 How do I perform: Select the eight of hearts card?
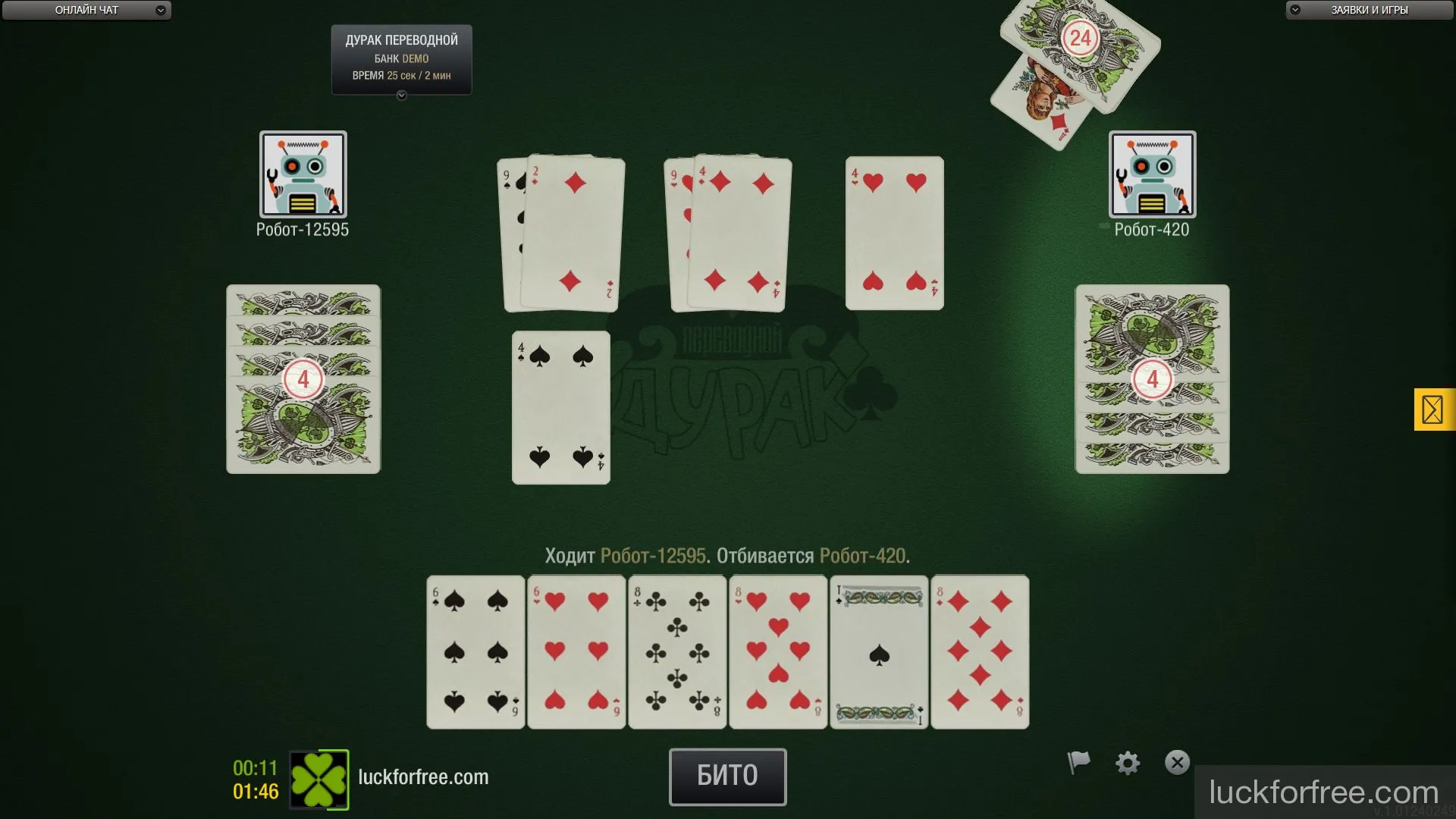(x=778, y=651)
